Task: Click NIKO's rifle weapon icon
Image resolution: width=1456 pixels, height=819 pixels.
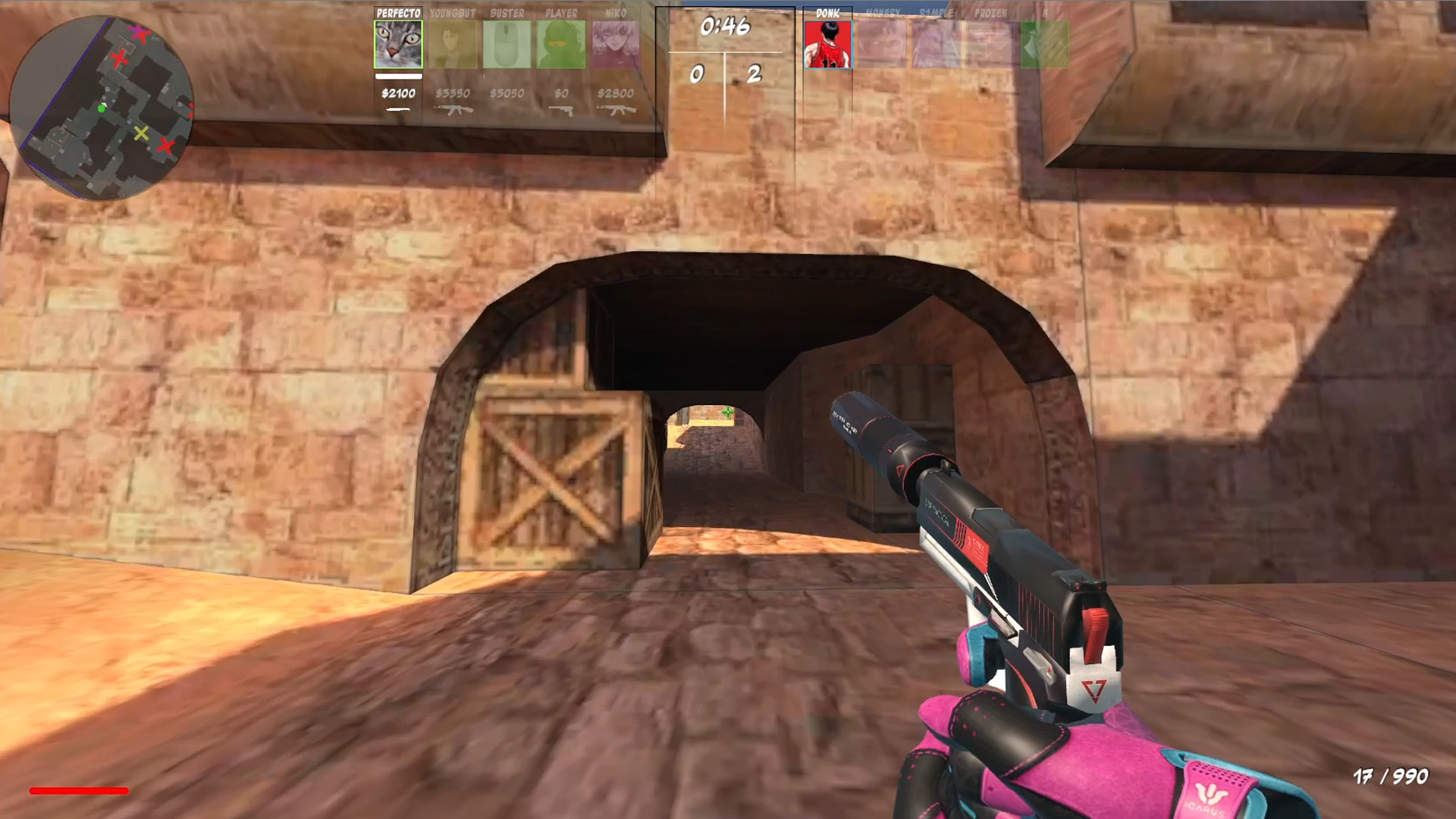Action: pyautogui.click(x=616, y=111)
